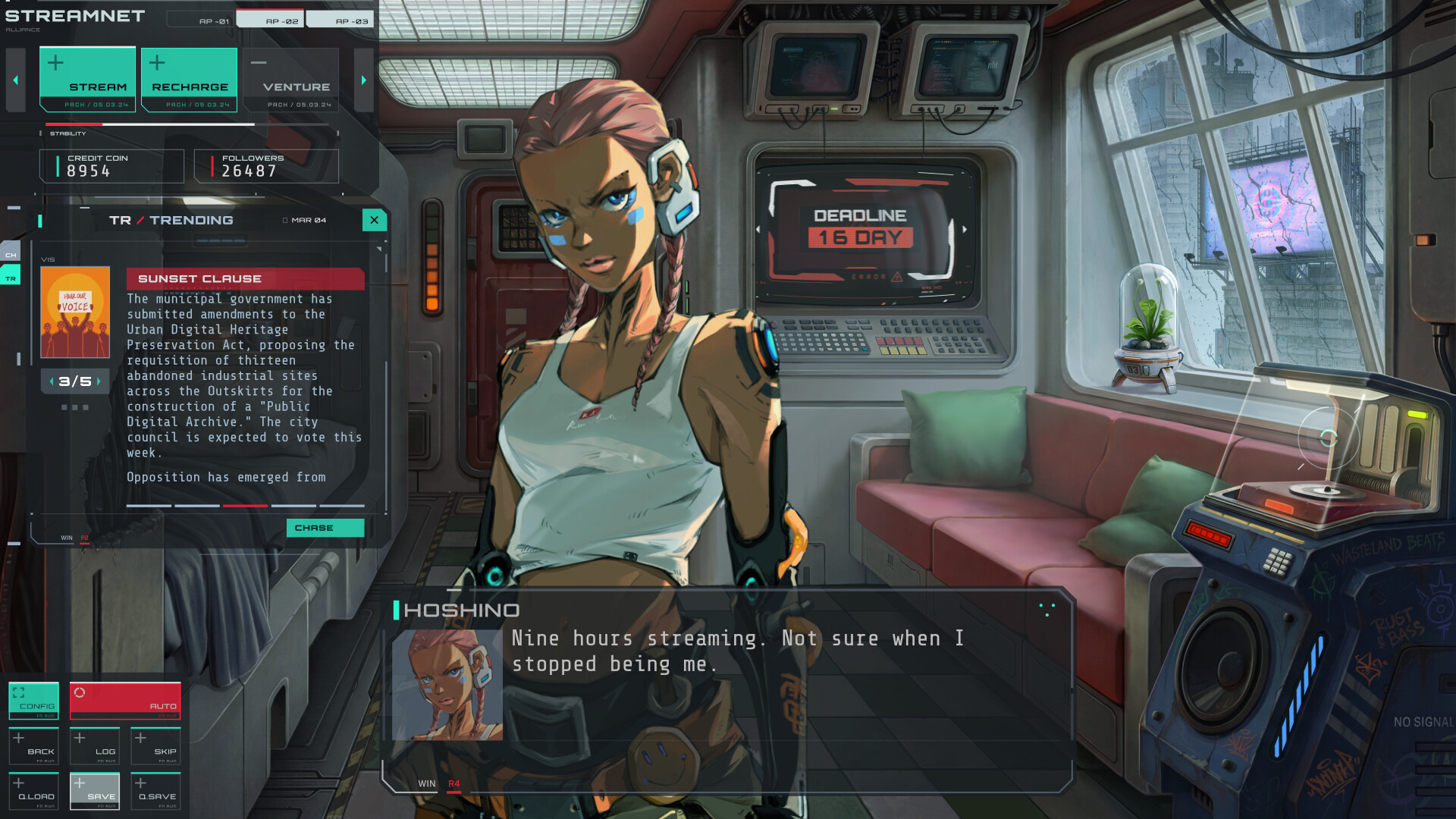Screen dimensions: 1456x819
Task: Show next action cards with right arrow
Action: pos(364,80)
